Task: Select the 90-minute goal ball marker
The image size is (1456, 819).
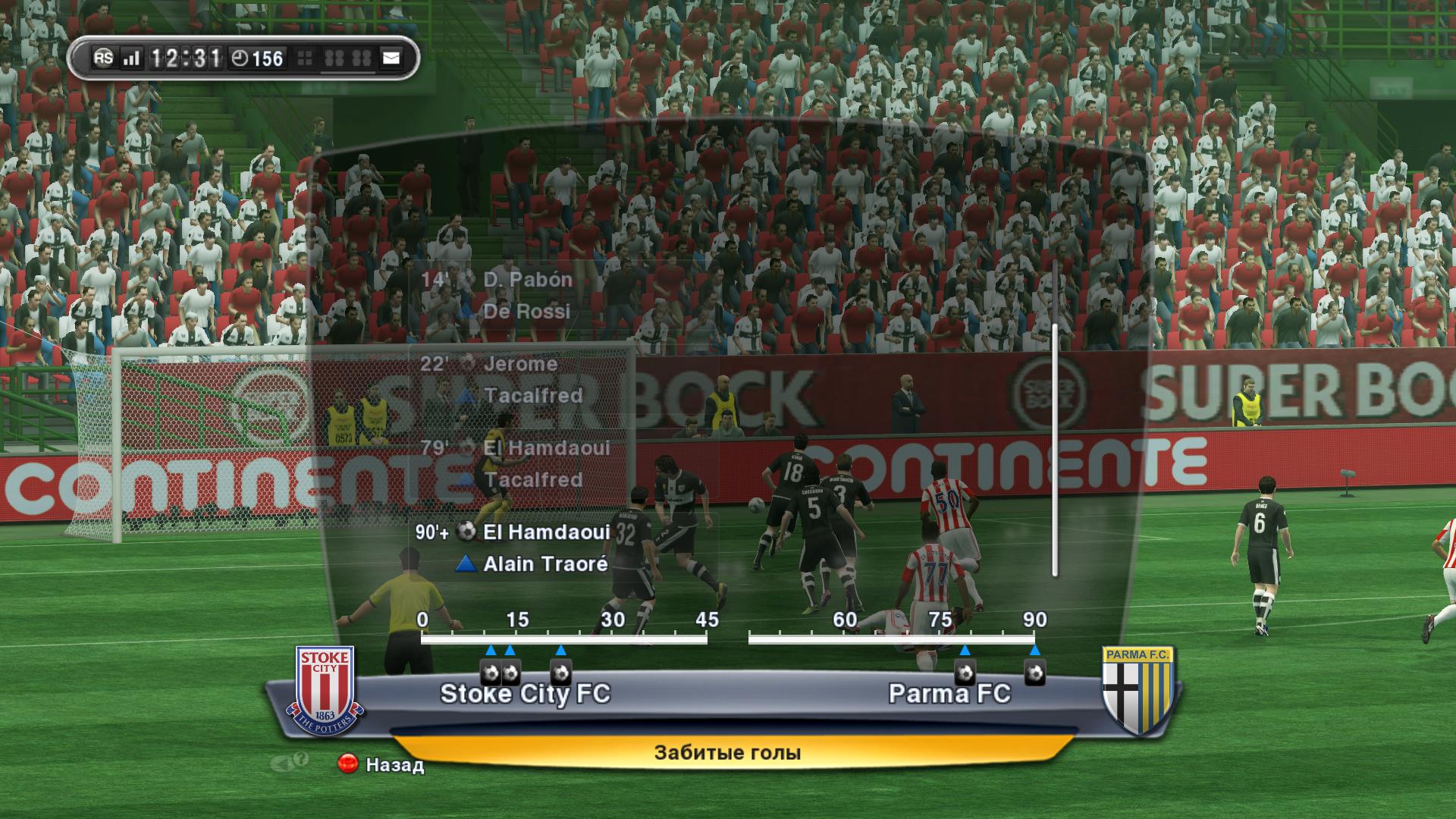Action: pyautogui.click(x=1034, y=673)
